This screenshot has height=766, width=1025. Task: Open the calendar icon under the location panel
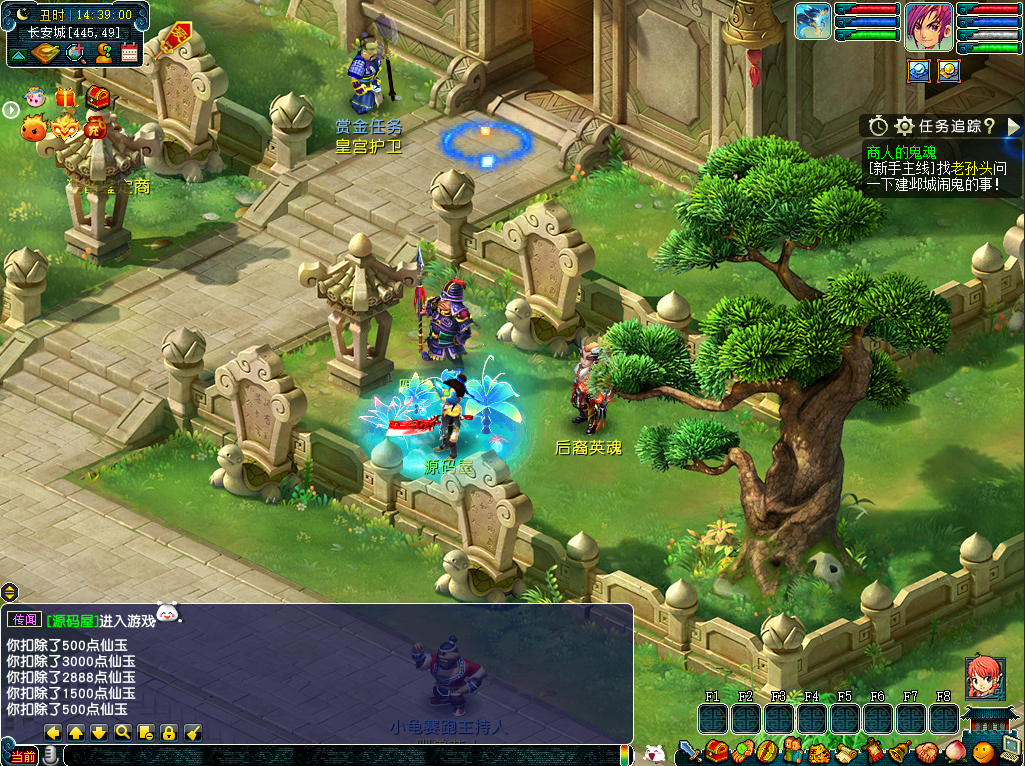pyautogui.click(x=129, y=53)
